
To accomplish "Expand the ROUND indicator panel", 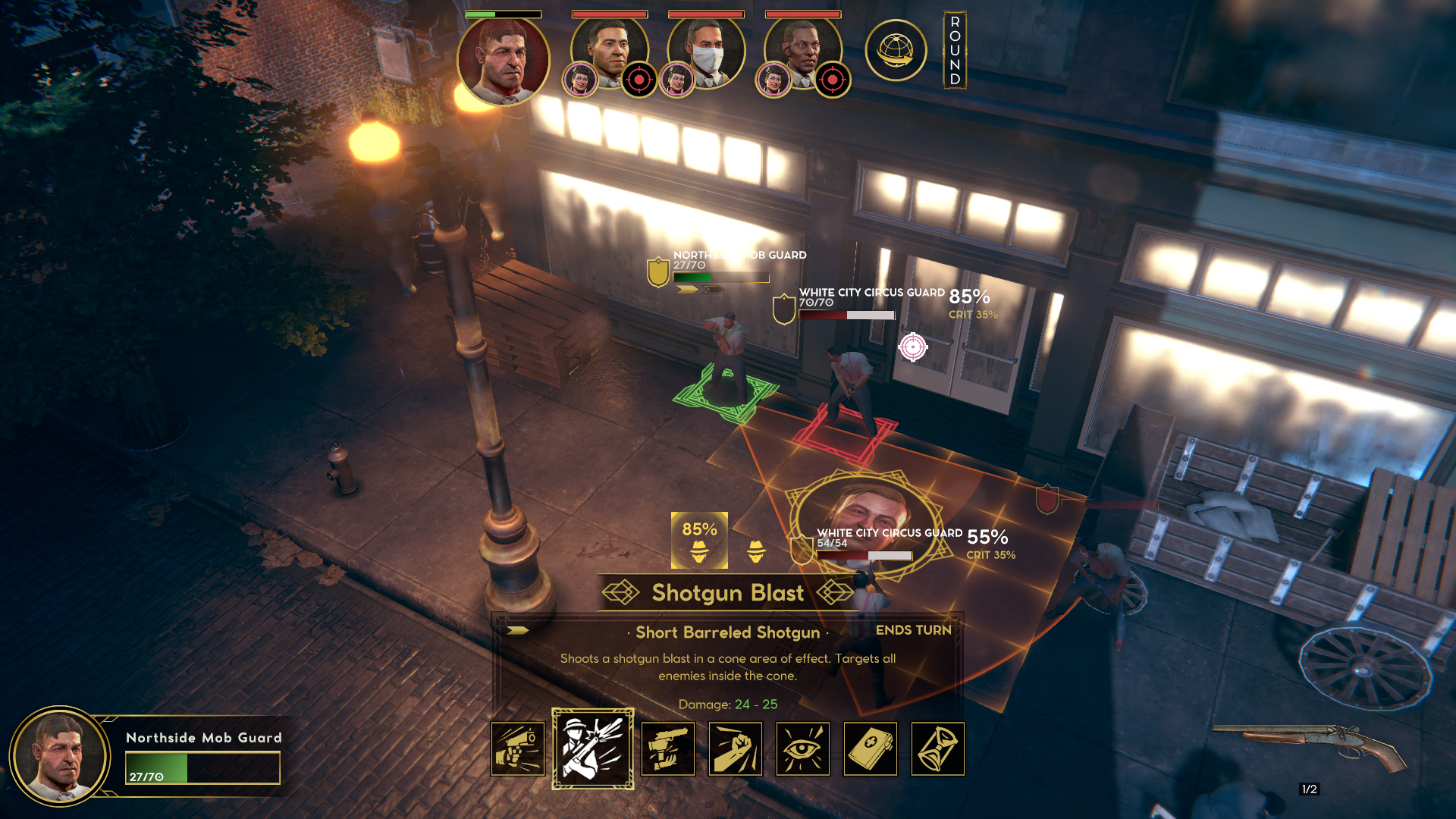I will pyautogui.click(x=954, y=50).
